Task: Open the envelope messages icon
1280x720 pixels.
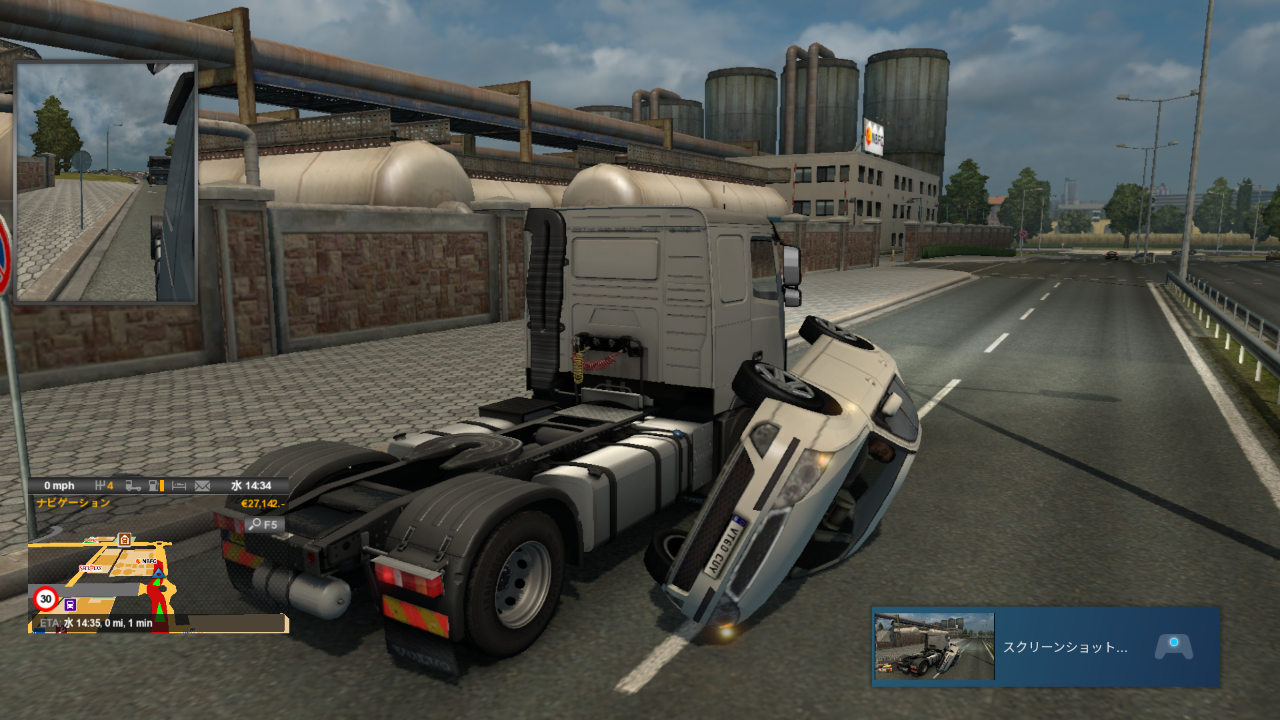Action: tap(203, 486)
